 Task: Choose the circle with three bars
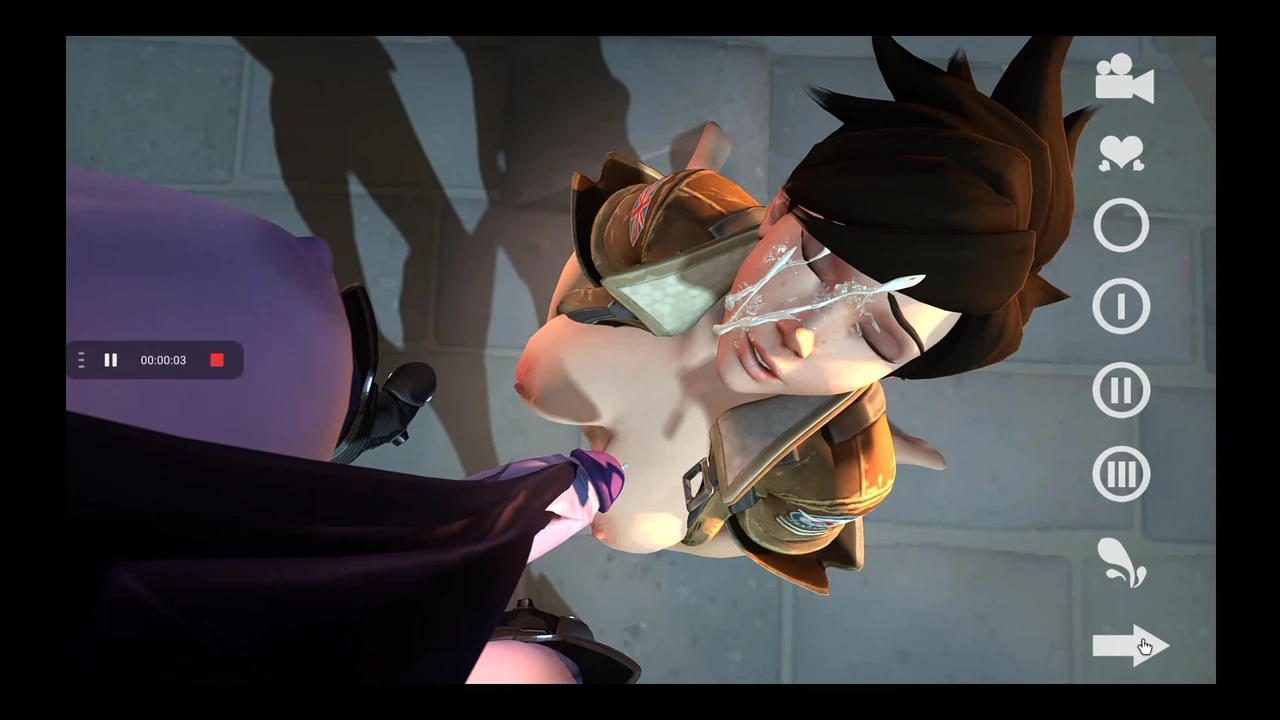[x=1121, y=474]
